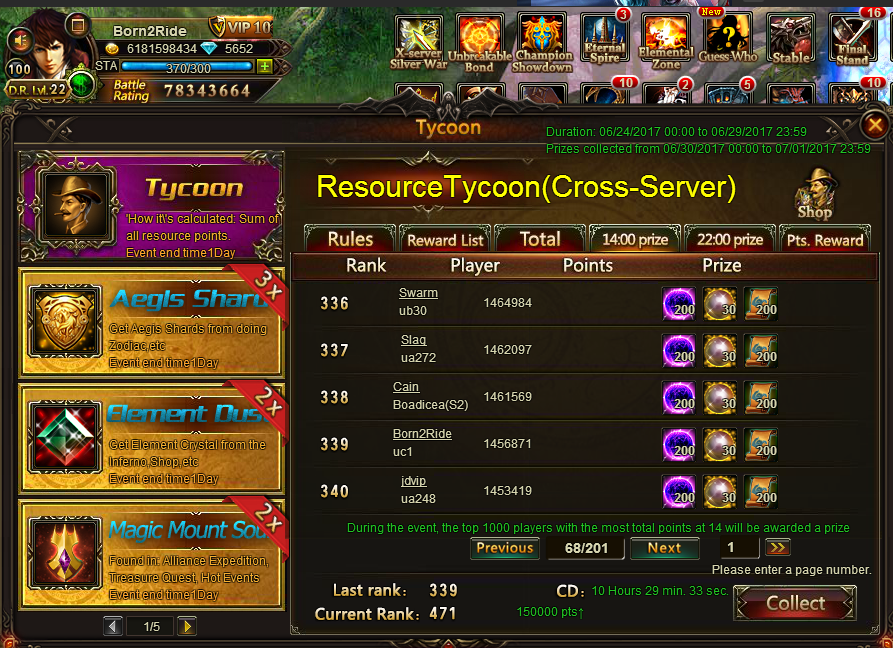Choose the Magic Mount Soul event banner
Image resolution: width=893 pixels, height=648 pixels.
pyautogui.click(x=151, y=554)
